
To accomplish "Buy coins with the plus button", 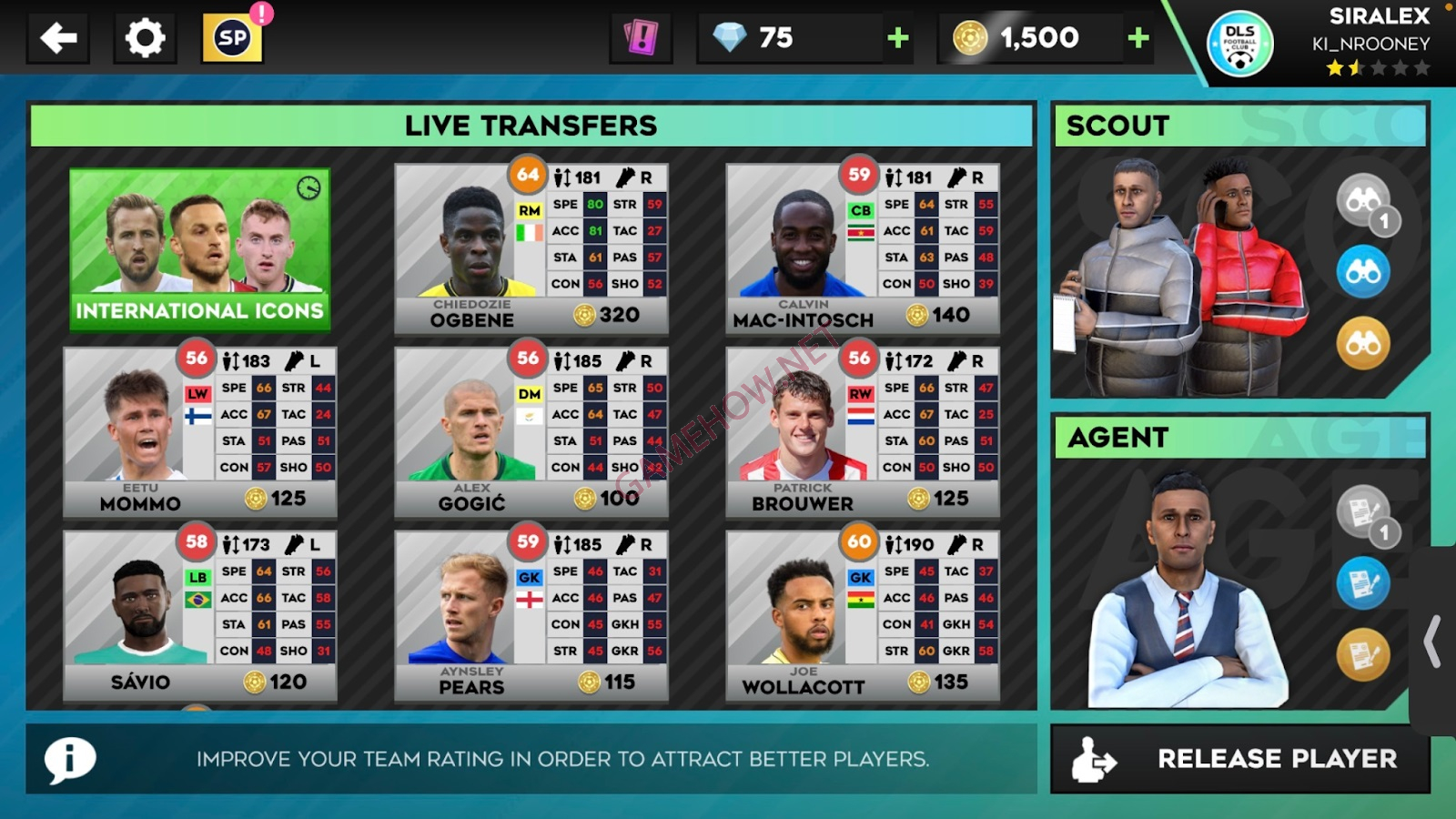I will [1137, 37].
